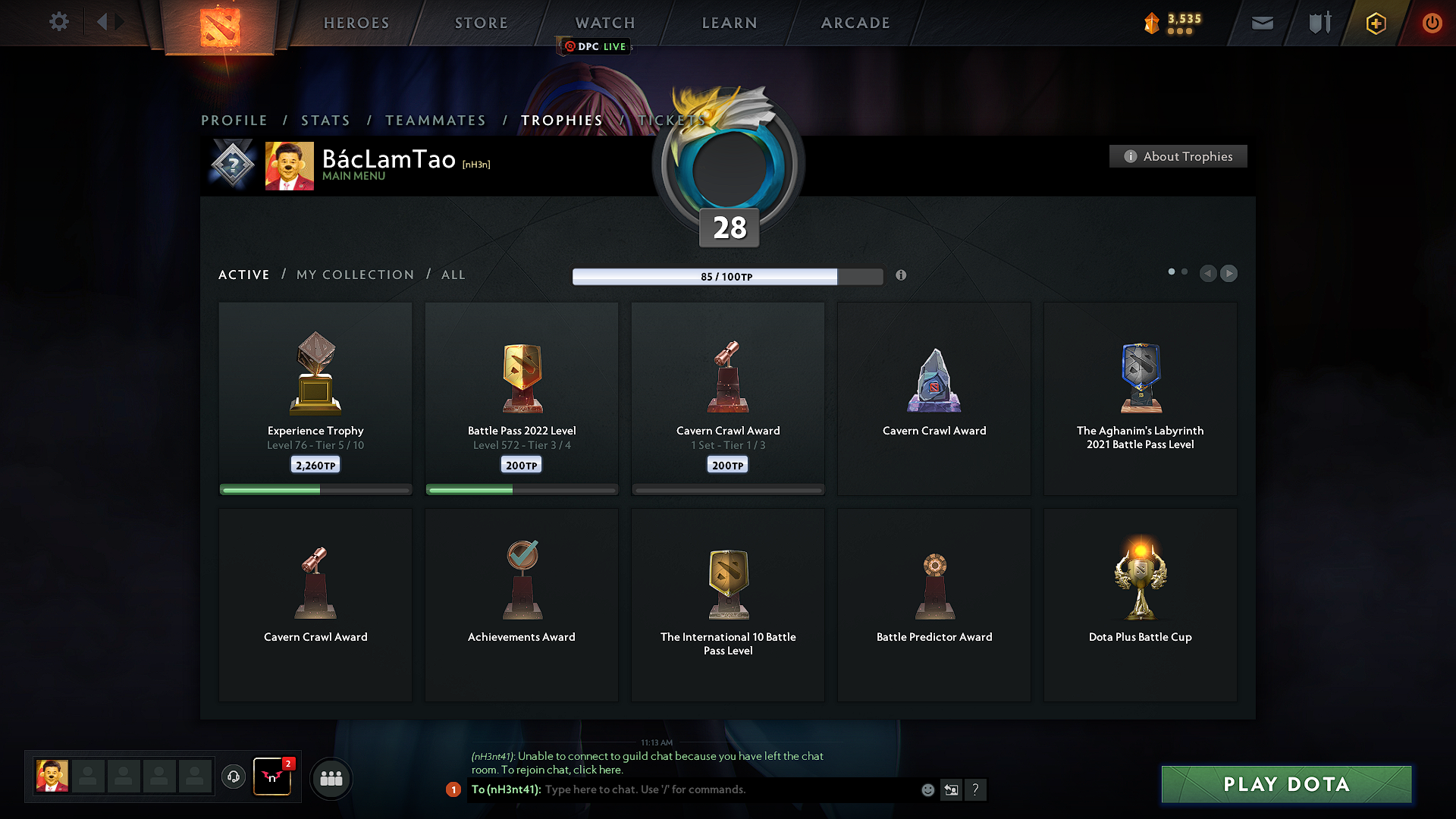Open the chat help question mark button
The image size is (1456, 819).
click(x=976, y=789)
